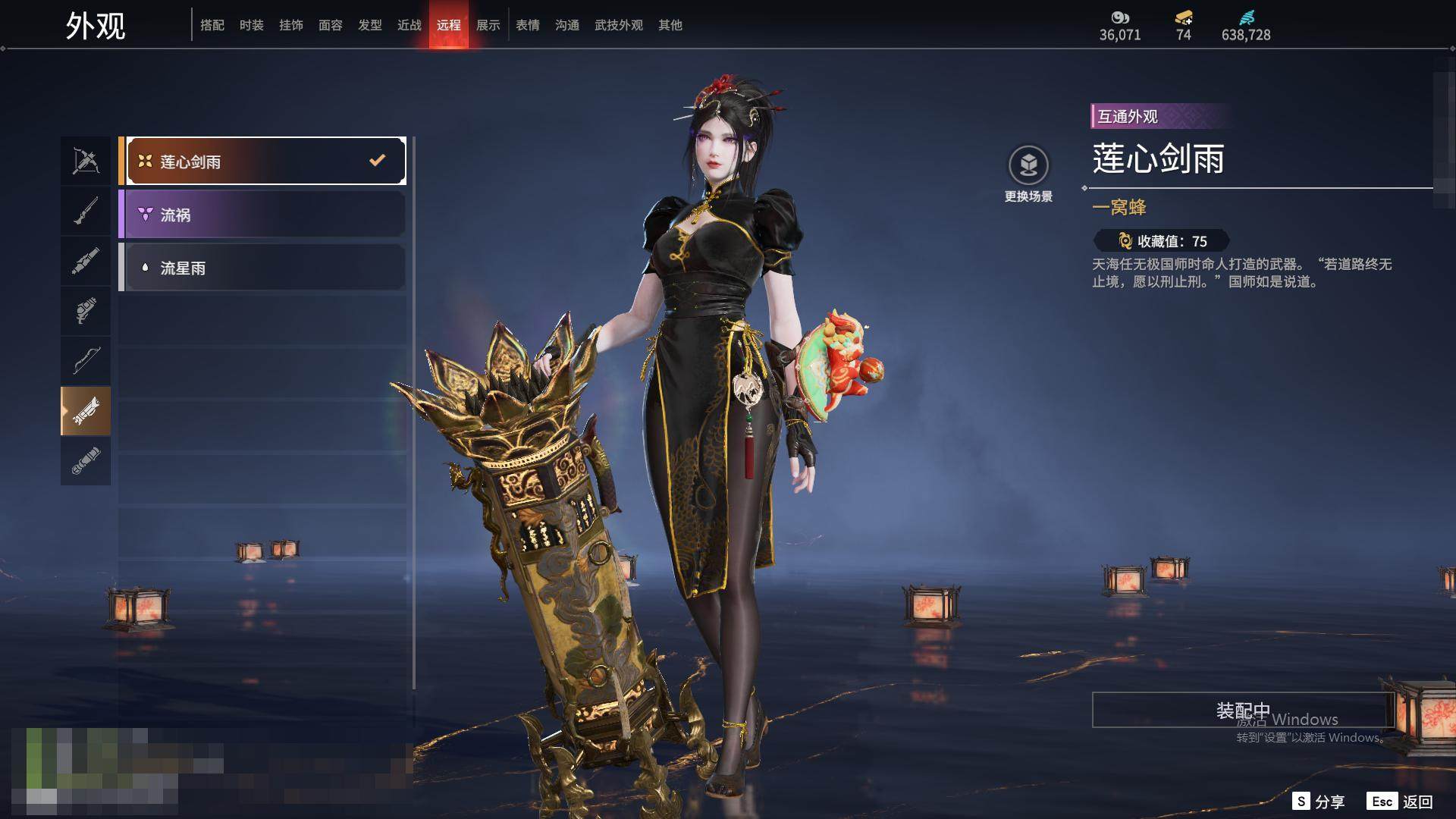Screen dimensions: 1456x819
Task: Switch to the 搭配 tab
Action: click(212, 25)
